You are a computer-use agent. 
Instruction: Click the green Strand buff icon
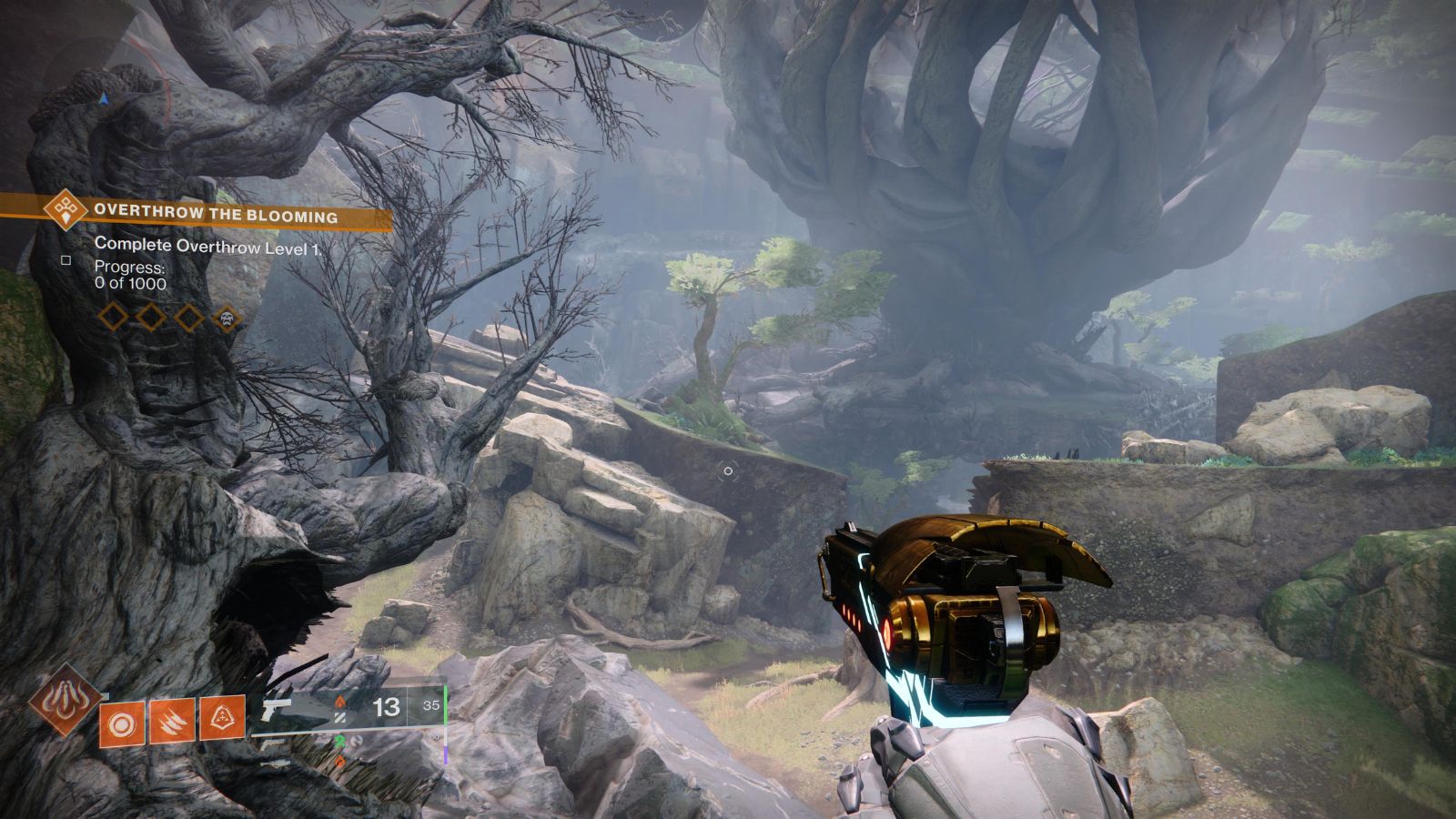coord(340,741)
